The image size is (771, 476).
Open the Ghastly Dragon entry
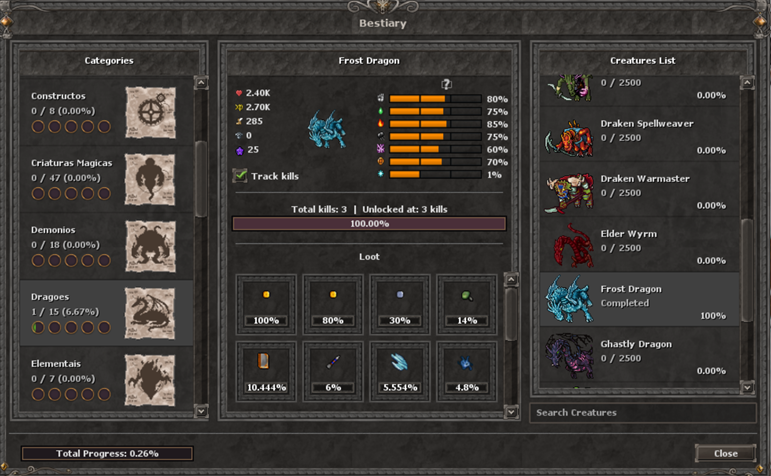[640, 356]
